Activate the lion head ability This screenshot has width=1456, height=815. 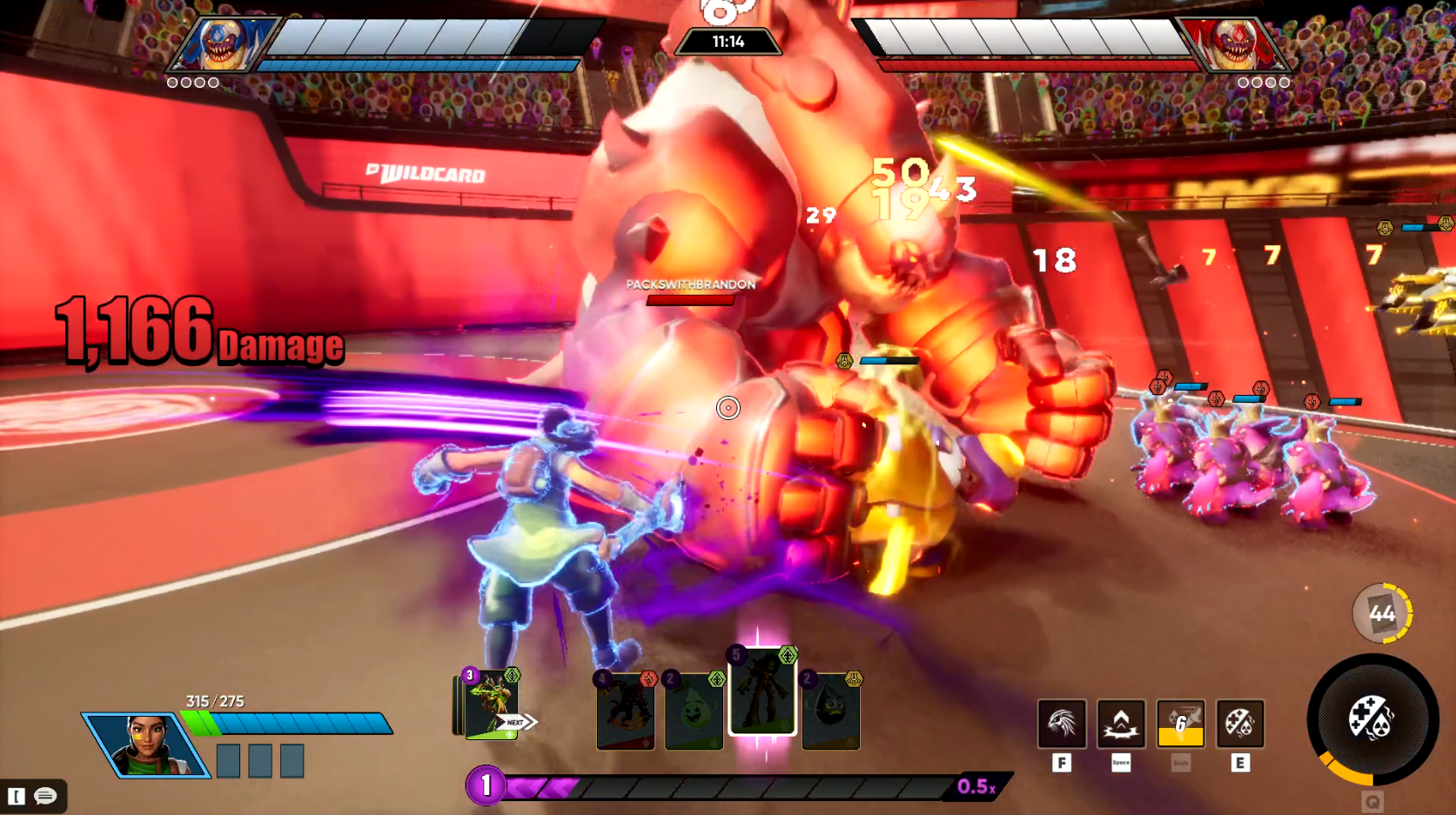click(1062, 724)
